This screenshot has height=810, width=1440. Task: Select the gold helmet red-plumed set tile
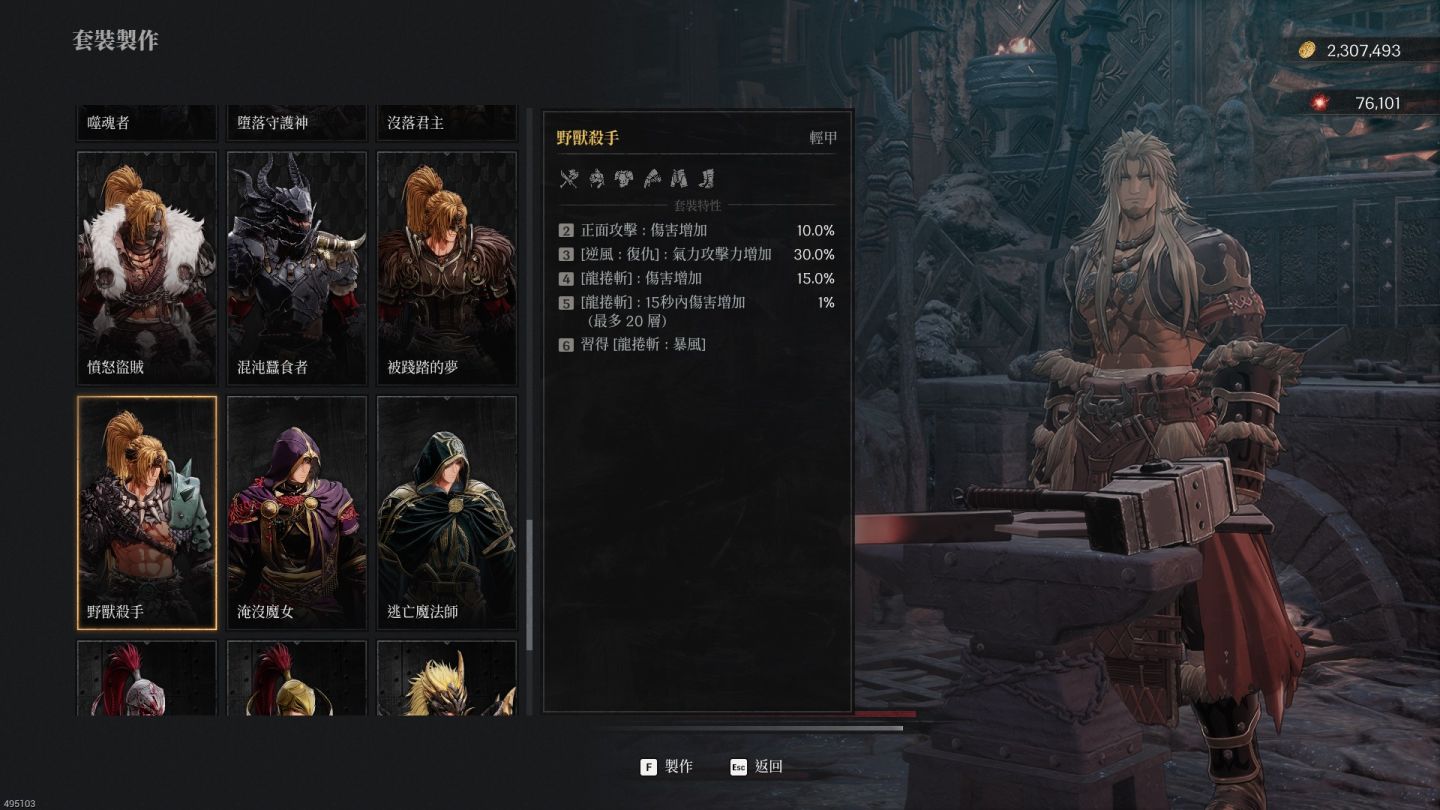coord(297,679)
